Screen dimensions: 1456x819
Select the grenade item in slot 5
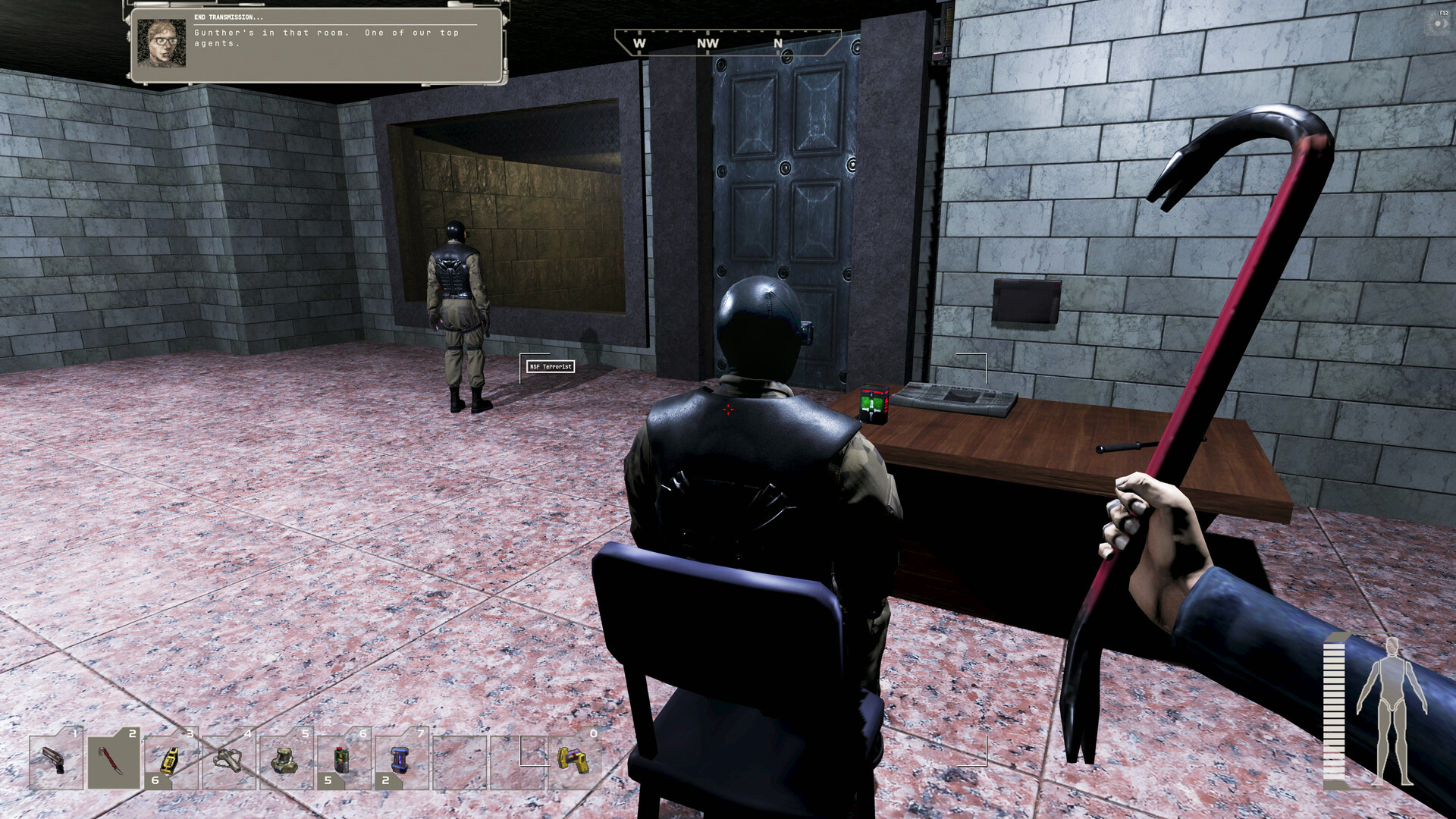tap(285, 762)
